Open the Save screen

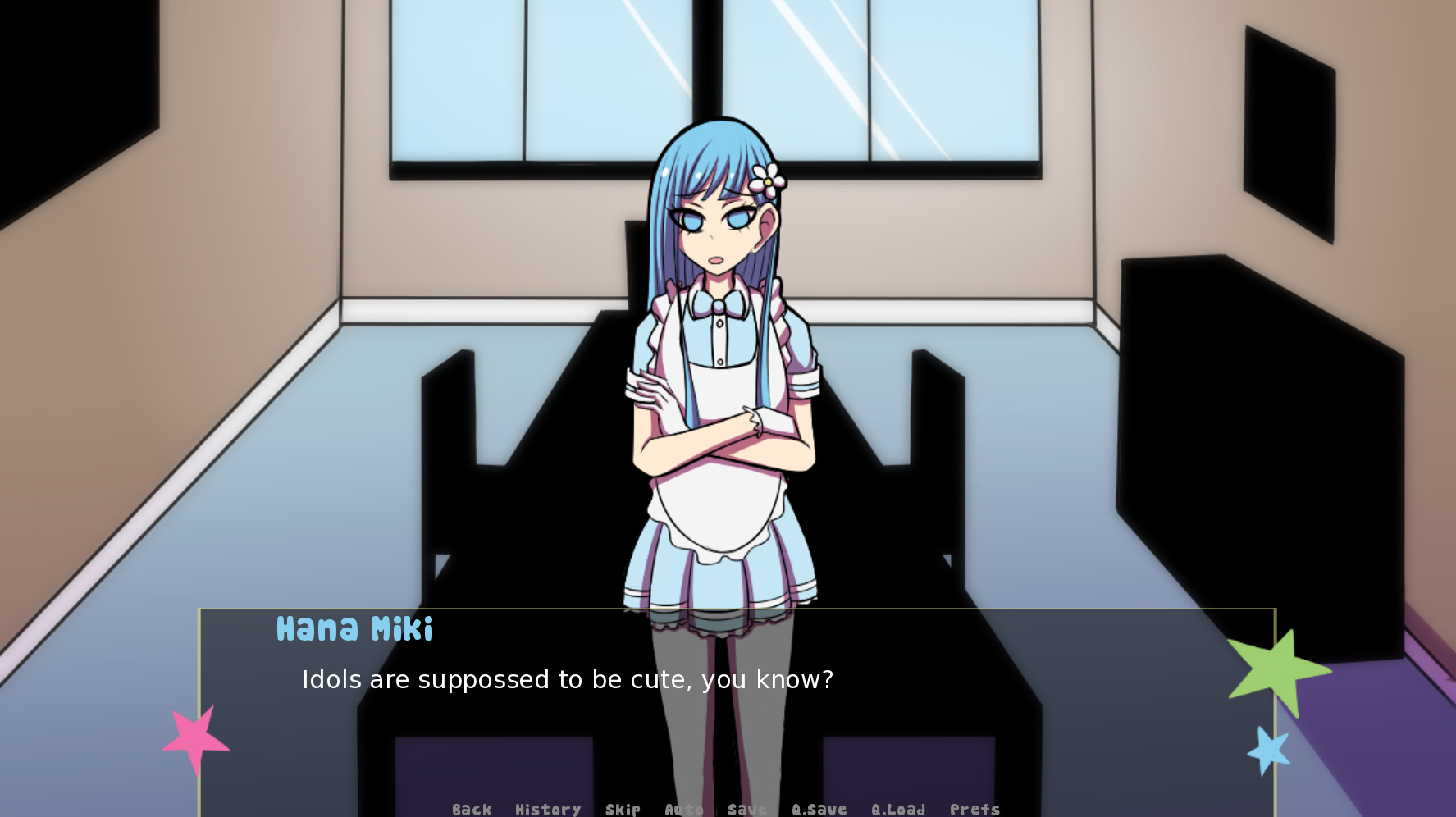click(746, 809)
